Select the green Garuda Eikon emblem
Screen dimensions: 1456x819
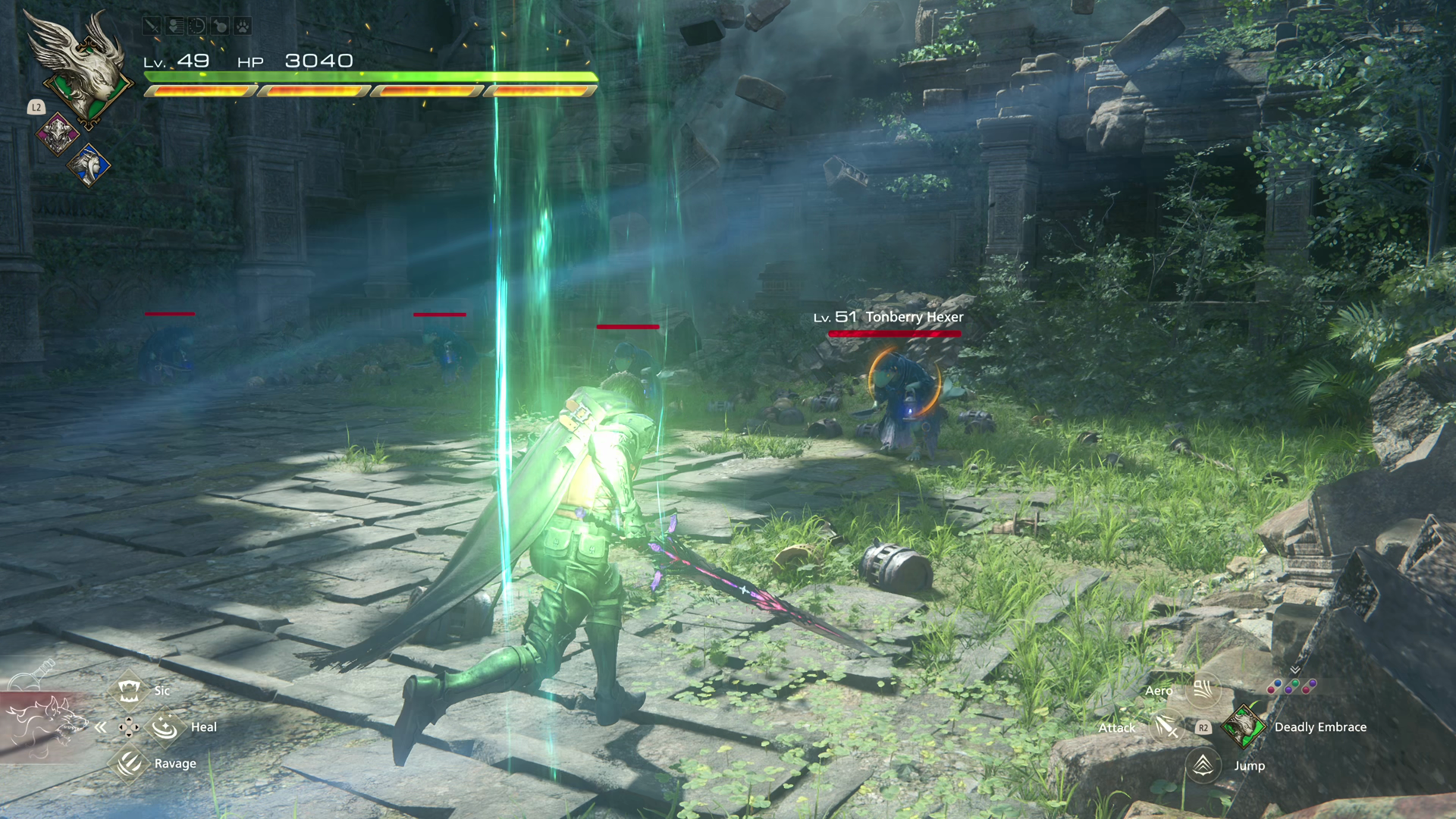[76, 68]
